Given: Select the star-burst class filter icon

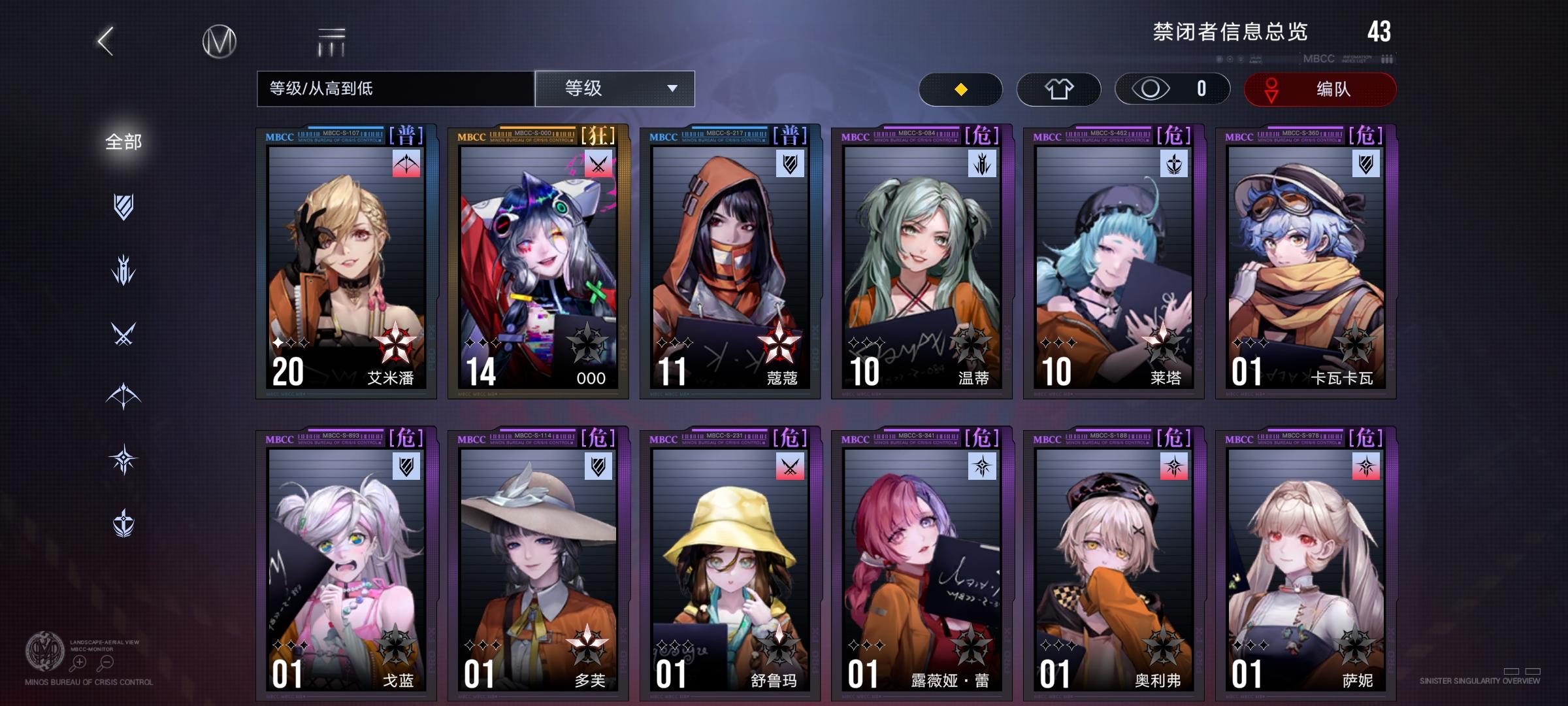Looking at the screenshot, I should tap(123, 458).
